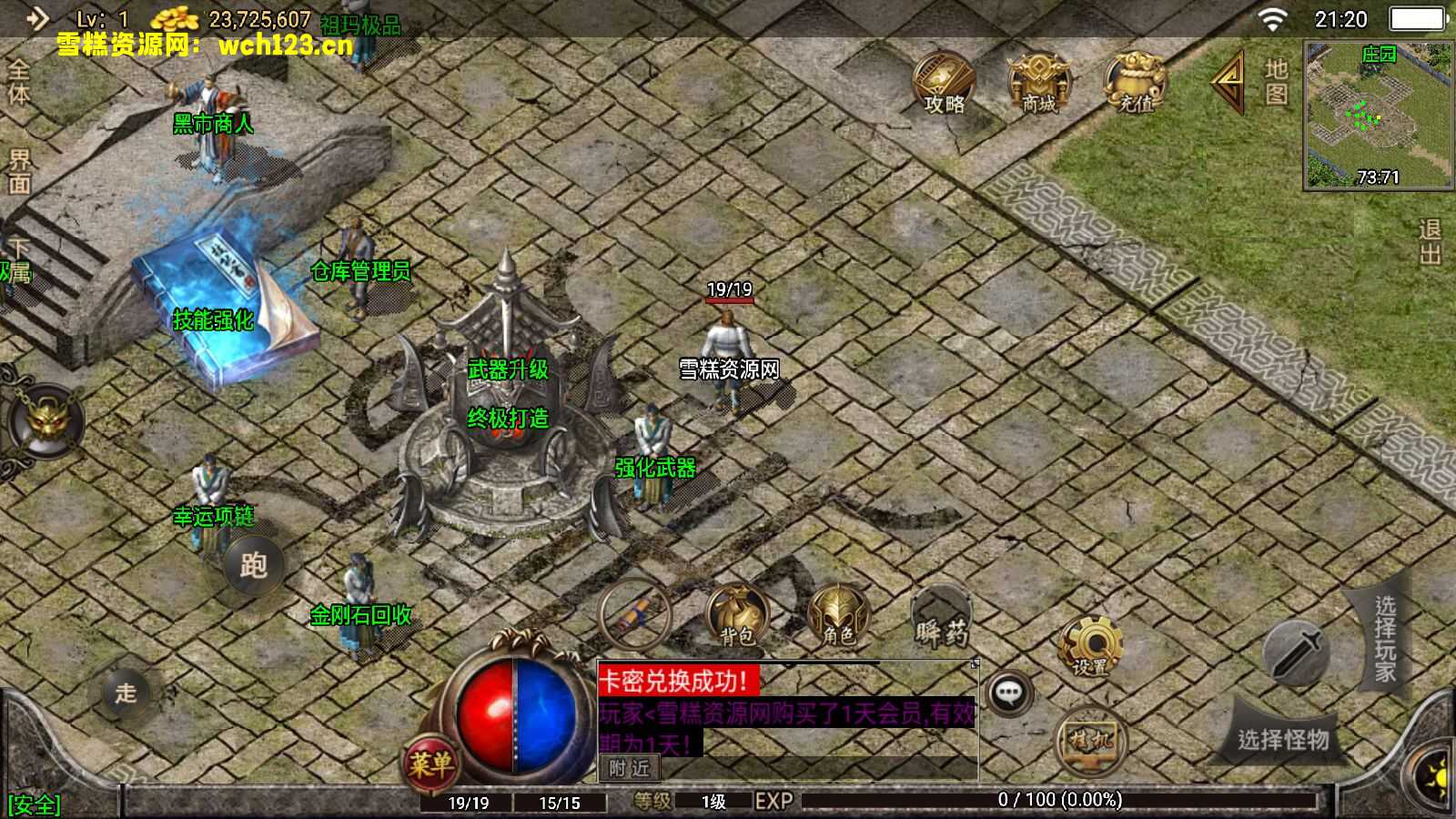
Task: Open the 菜单 menu button
Action: (430, 763)
